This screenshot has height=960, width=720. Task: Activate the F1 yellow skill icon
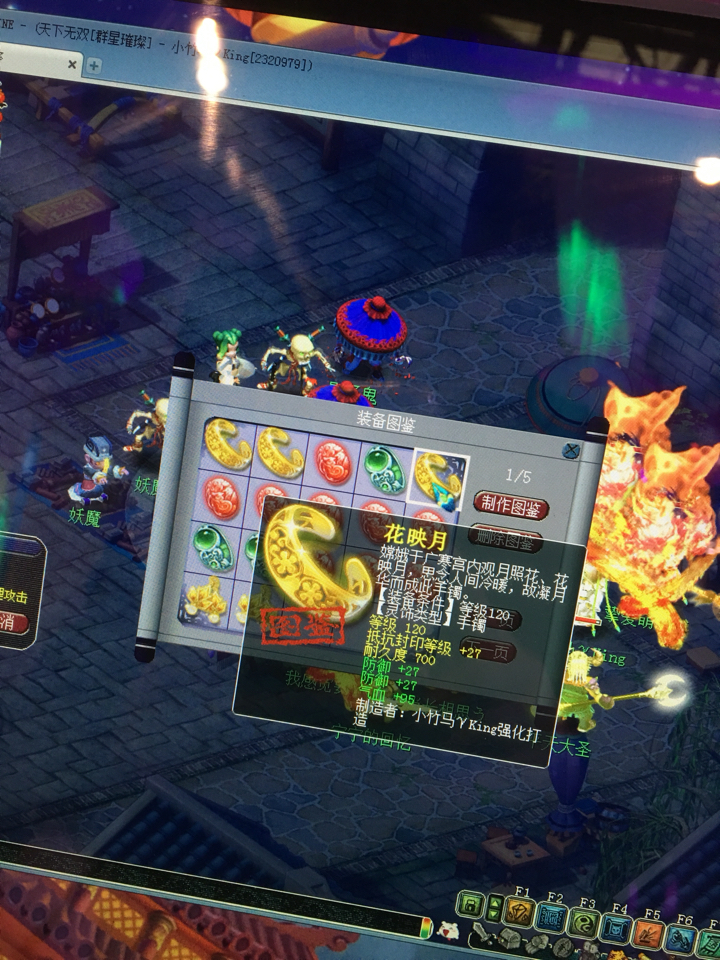[x=519, y=912]
